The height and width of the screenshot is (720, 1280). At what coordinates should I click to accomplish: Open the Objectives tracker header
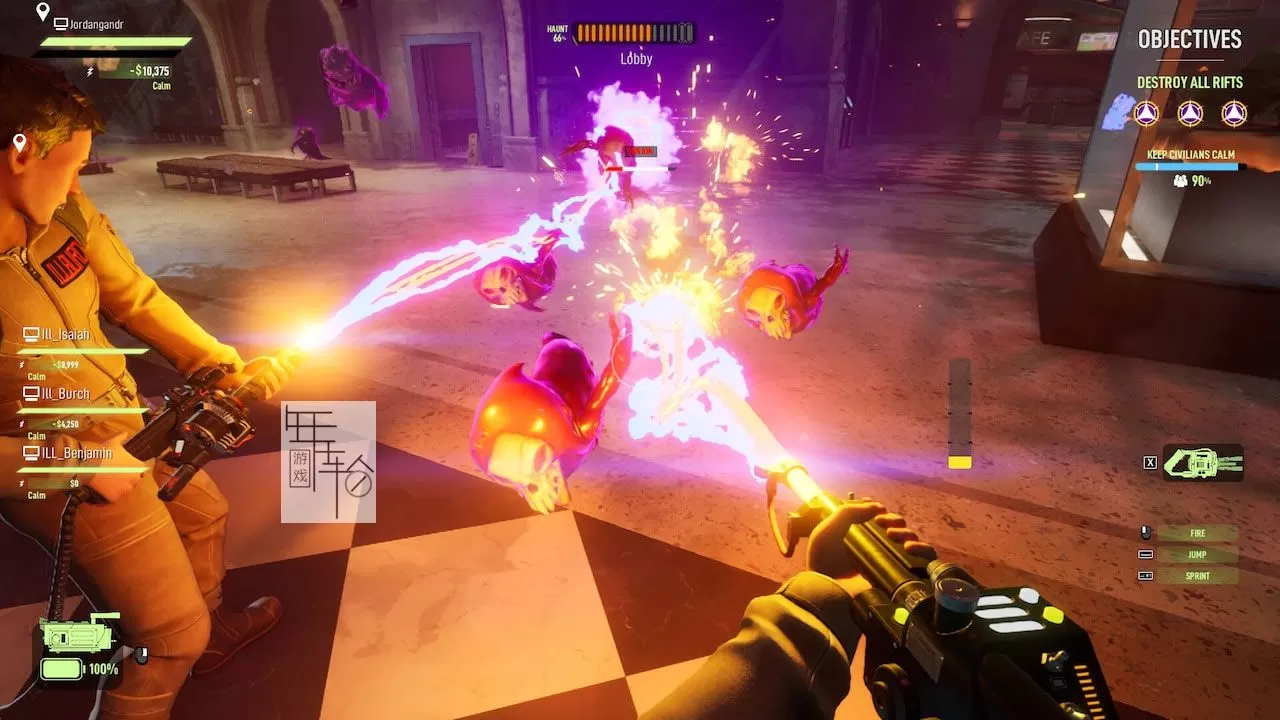coord(1189,40)
